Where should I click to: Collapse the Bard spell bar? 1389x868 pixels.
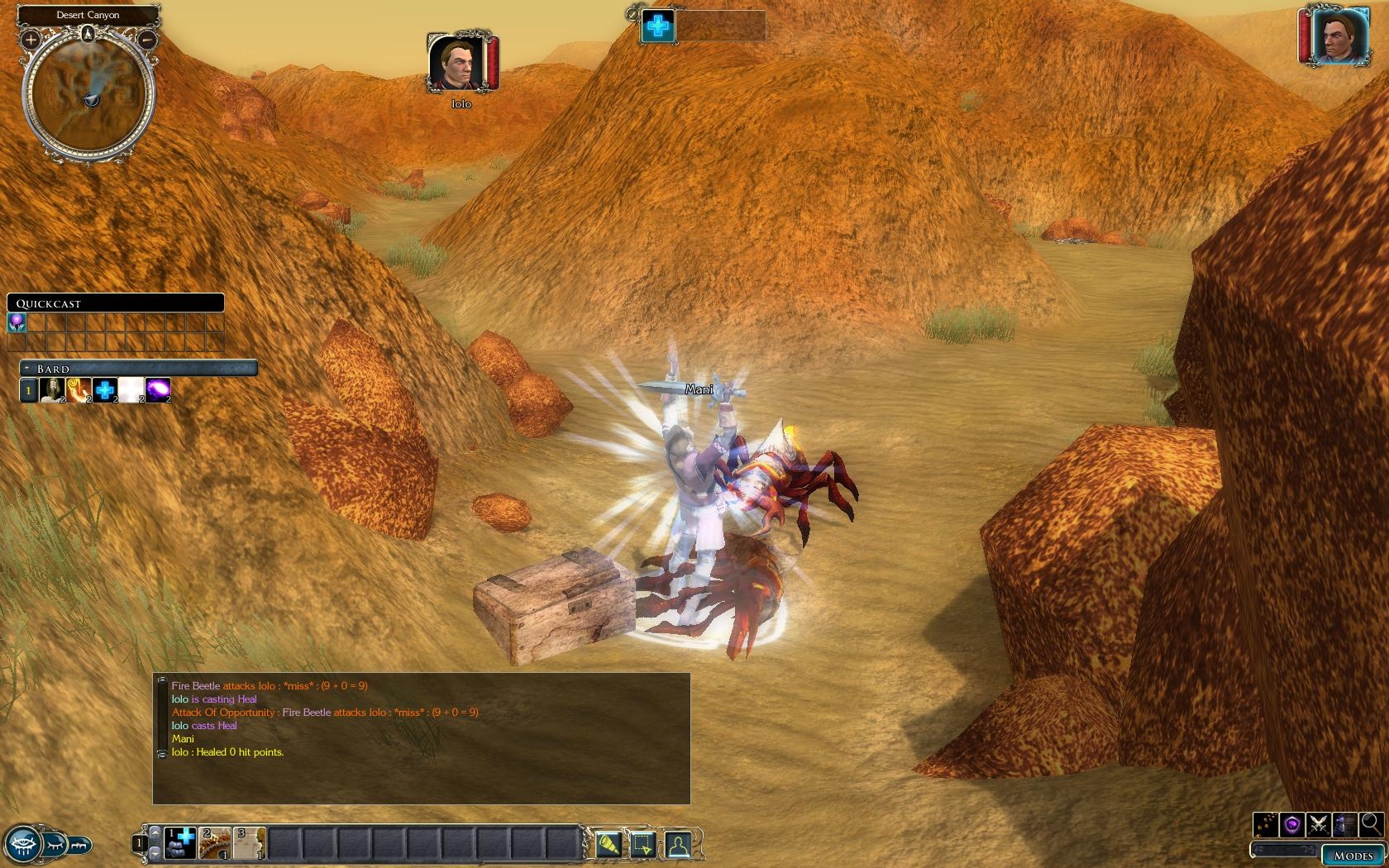click(x=28, y=369)
